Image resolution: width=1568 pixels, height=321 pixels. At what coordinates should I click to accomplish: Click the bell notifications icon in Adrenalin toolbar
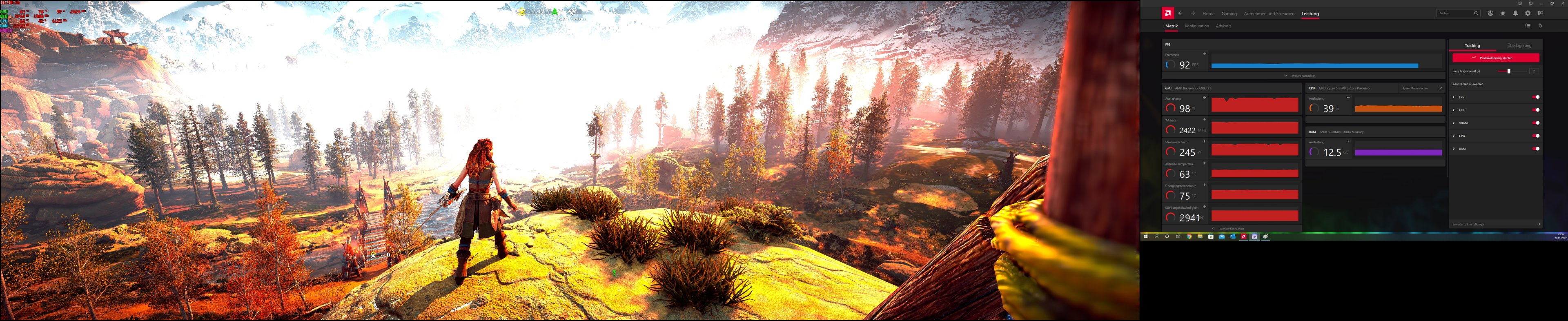coord(1516,14)
